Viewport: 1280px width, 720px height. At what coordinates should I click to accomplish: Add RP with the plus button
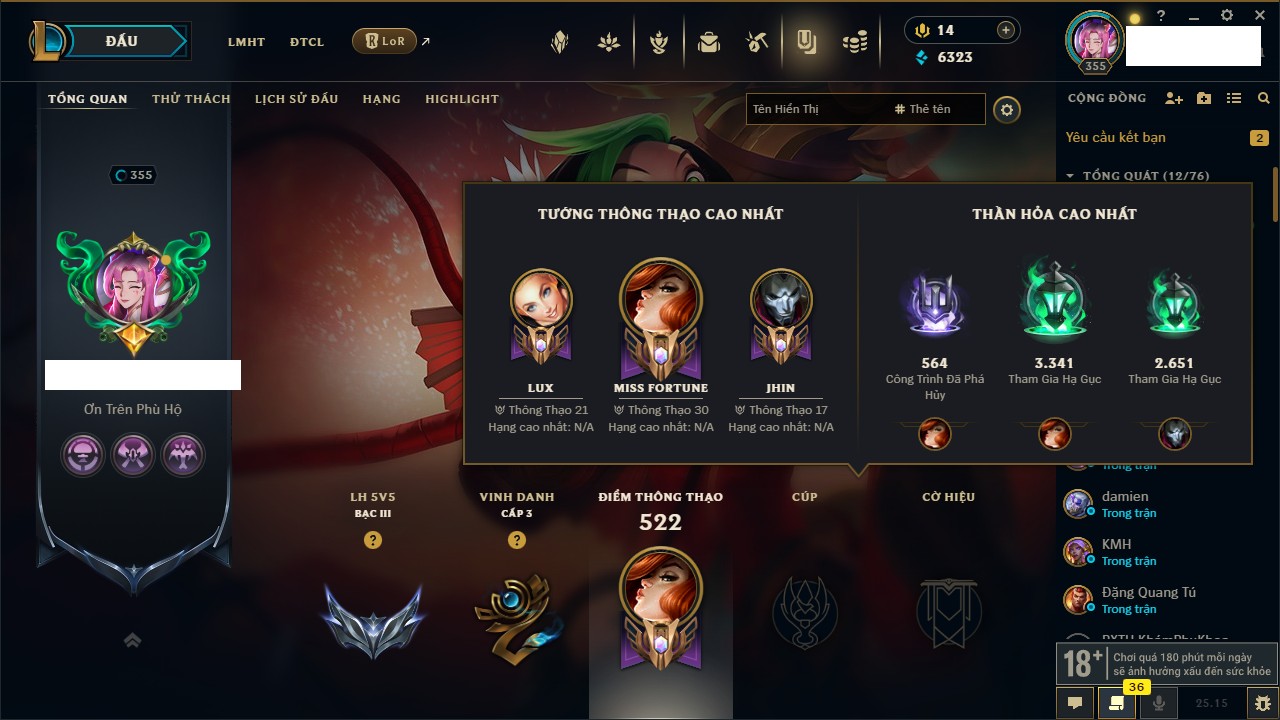pyautogui.click(x=1005, y=30)
